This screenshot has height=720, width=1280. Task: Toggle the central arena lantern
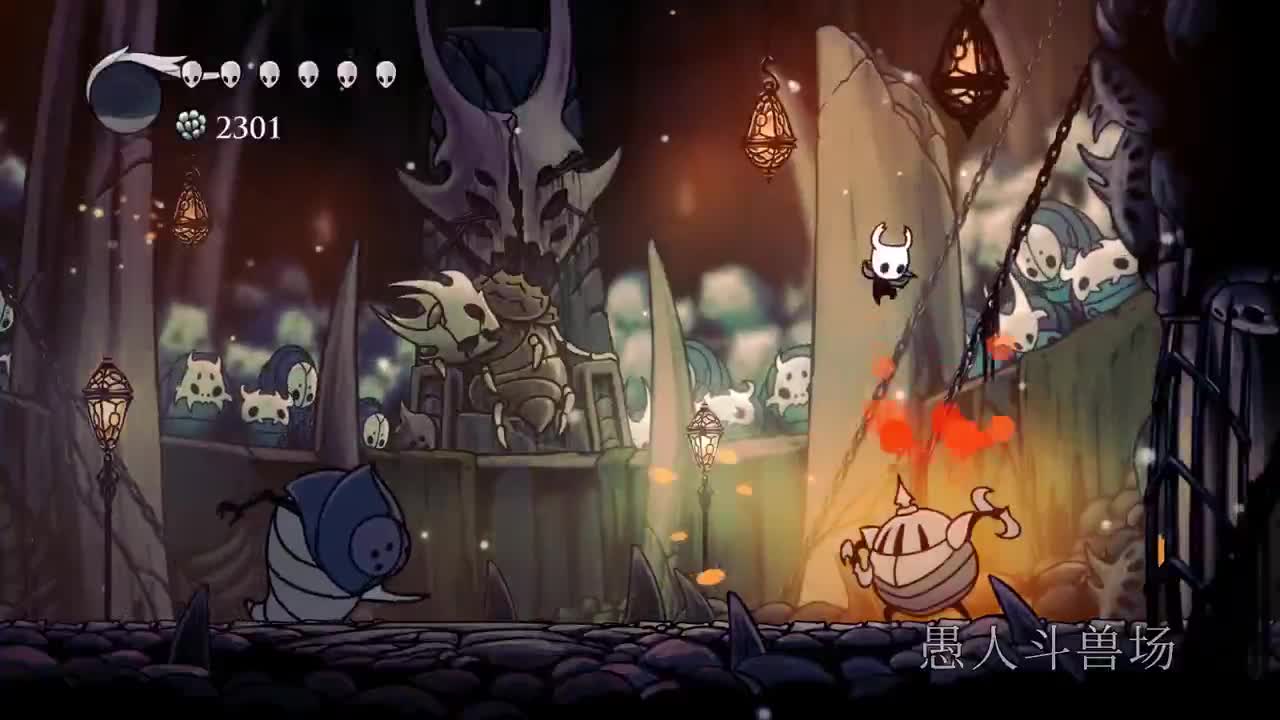pyautogui.click(x=704, y=440)
